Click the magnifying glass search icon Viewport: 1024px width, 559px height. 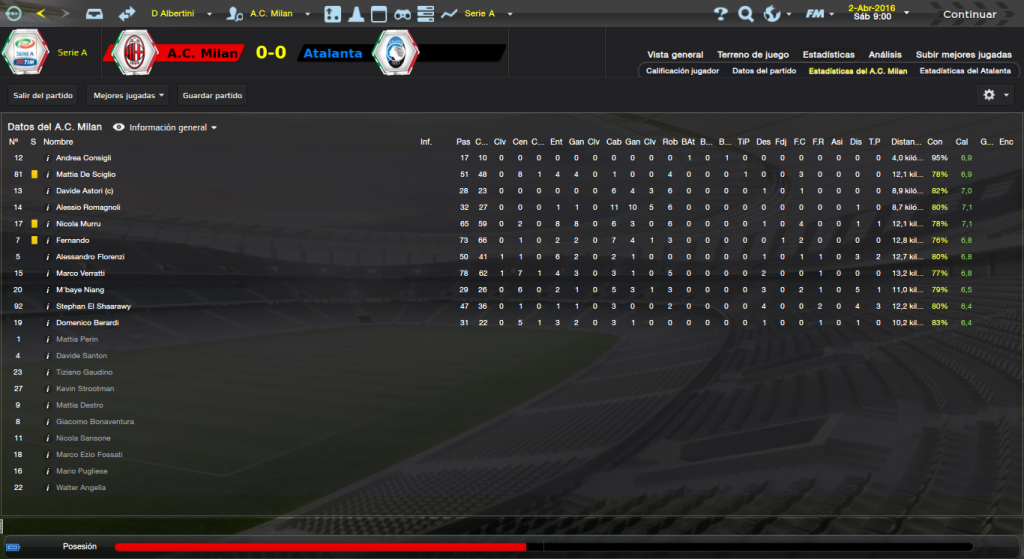[x=745, y=14]
